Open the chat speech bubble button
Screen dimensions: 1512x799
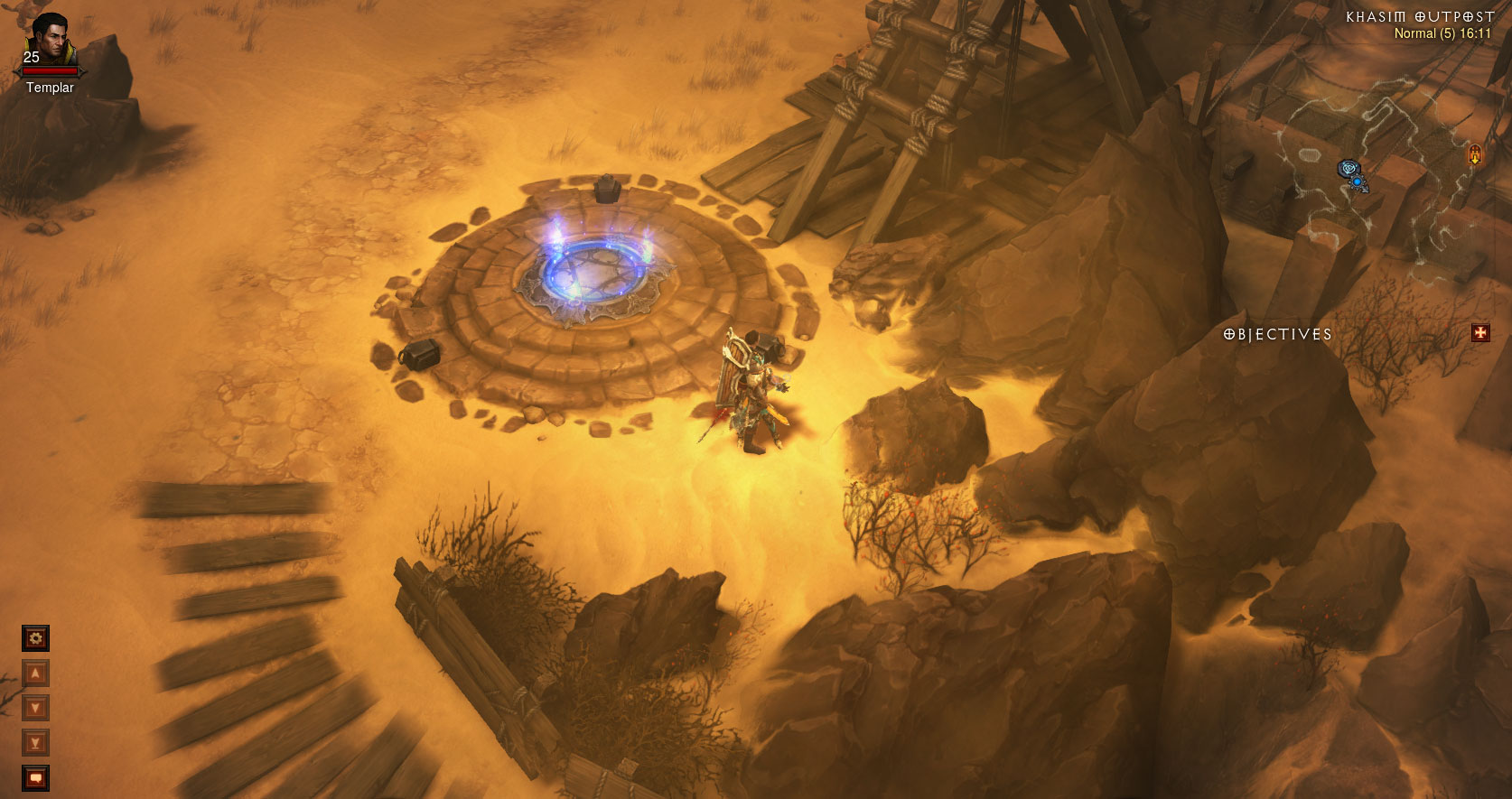point(35,777)
